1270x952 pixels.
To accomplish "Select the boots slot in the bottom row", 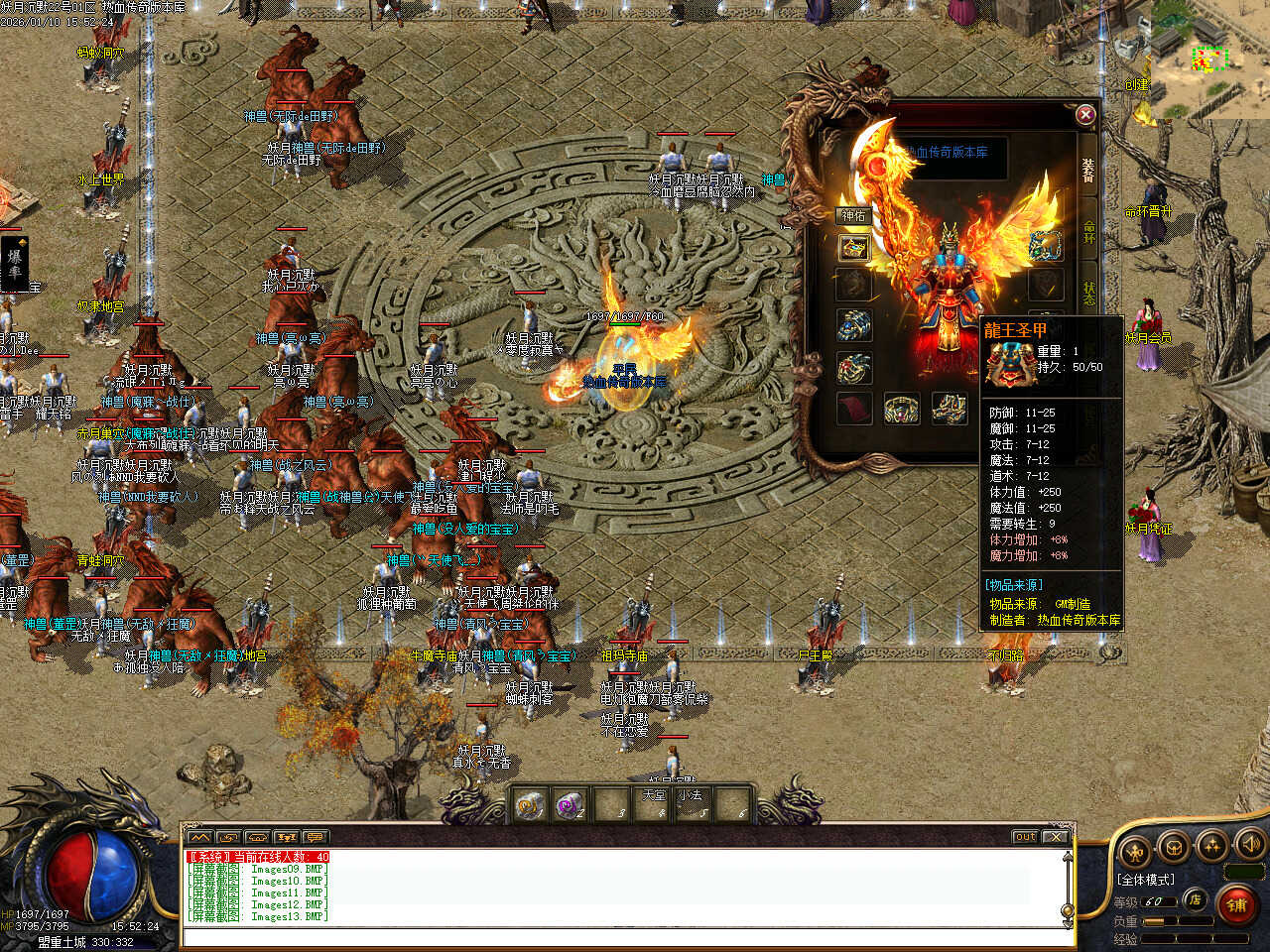I will 949,408.
